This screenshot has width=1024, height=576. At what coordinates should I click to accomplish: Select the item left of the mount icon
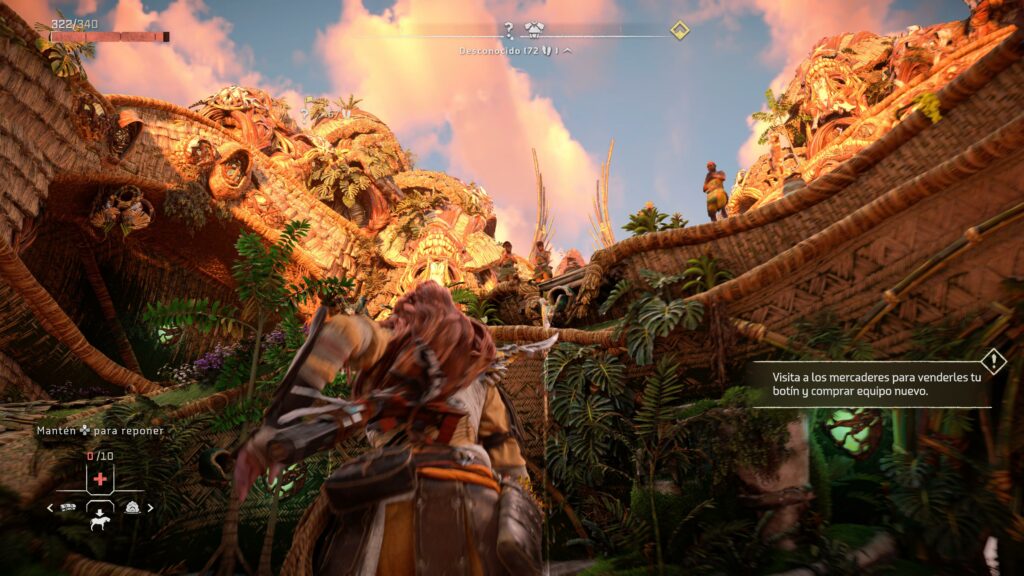pos(69,507)
